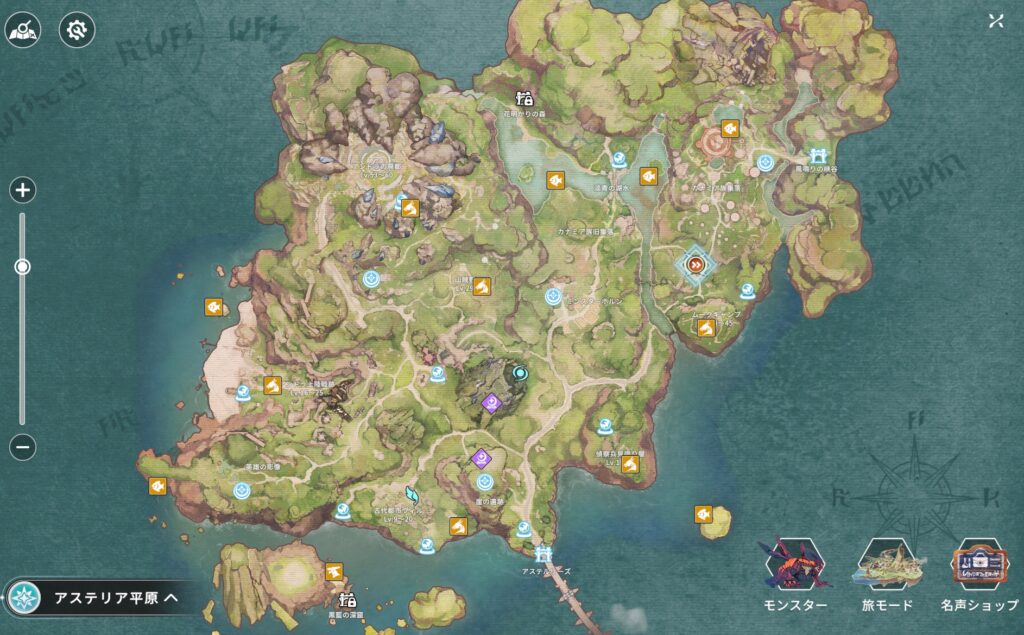This screenshot has width=1024, height=635.
Task: Select the 風鳴りの峡谷 gate marker
Action: pyautogui.click(x=819, y=155)
